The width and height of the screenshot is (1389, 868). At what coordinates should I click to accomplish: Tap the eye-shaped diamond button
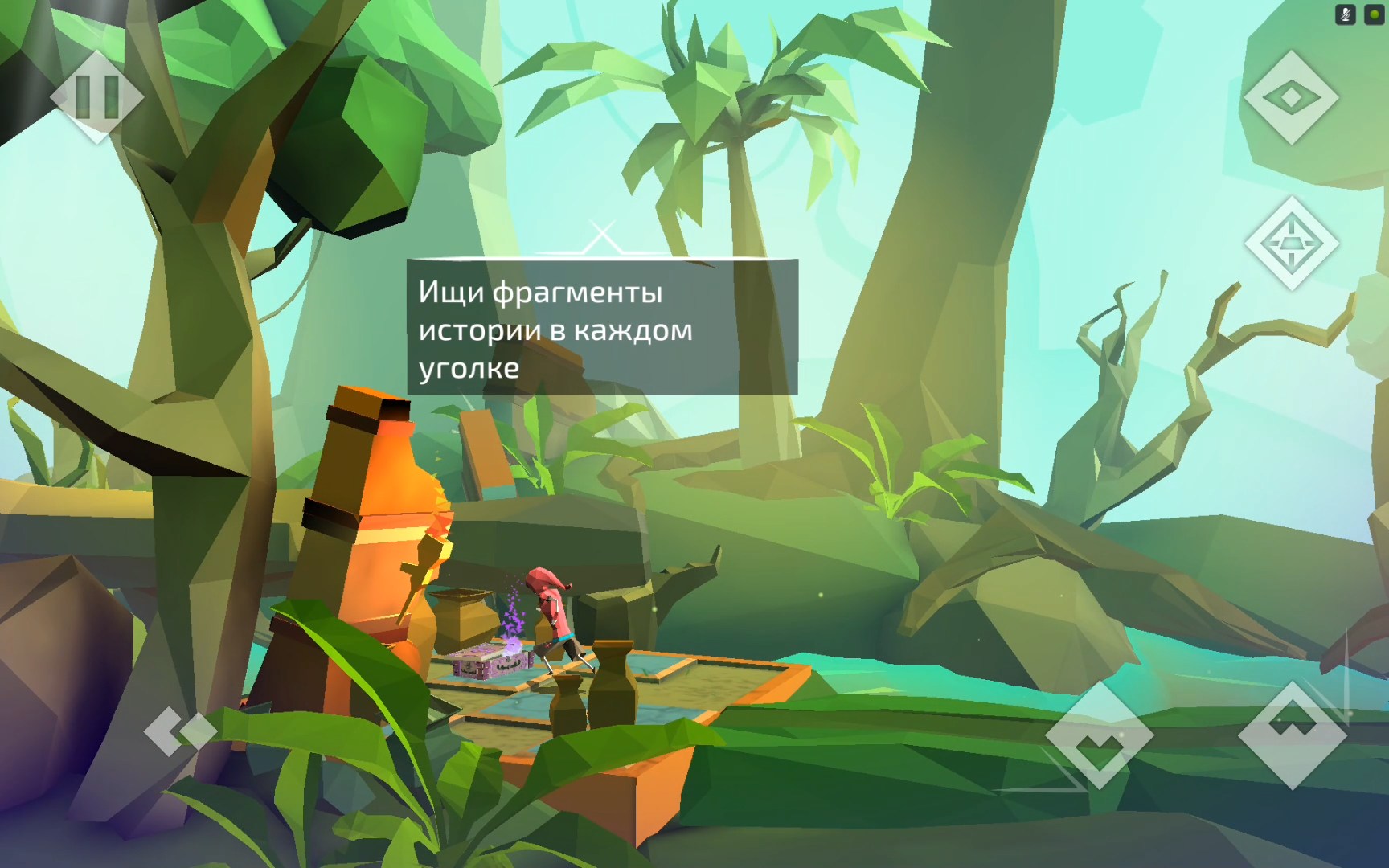(x=1291, y=97)
